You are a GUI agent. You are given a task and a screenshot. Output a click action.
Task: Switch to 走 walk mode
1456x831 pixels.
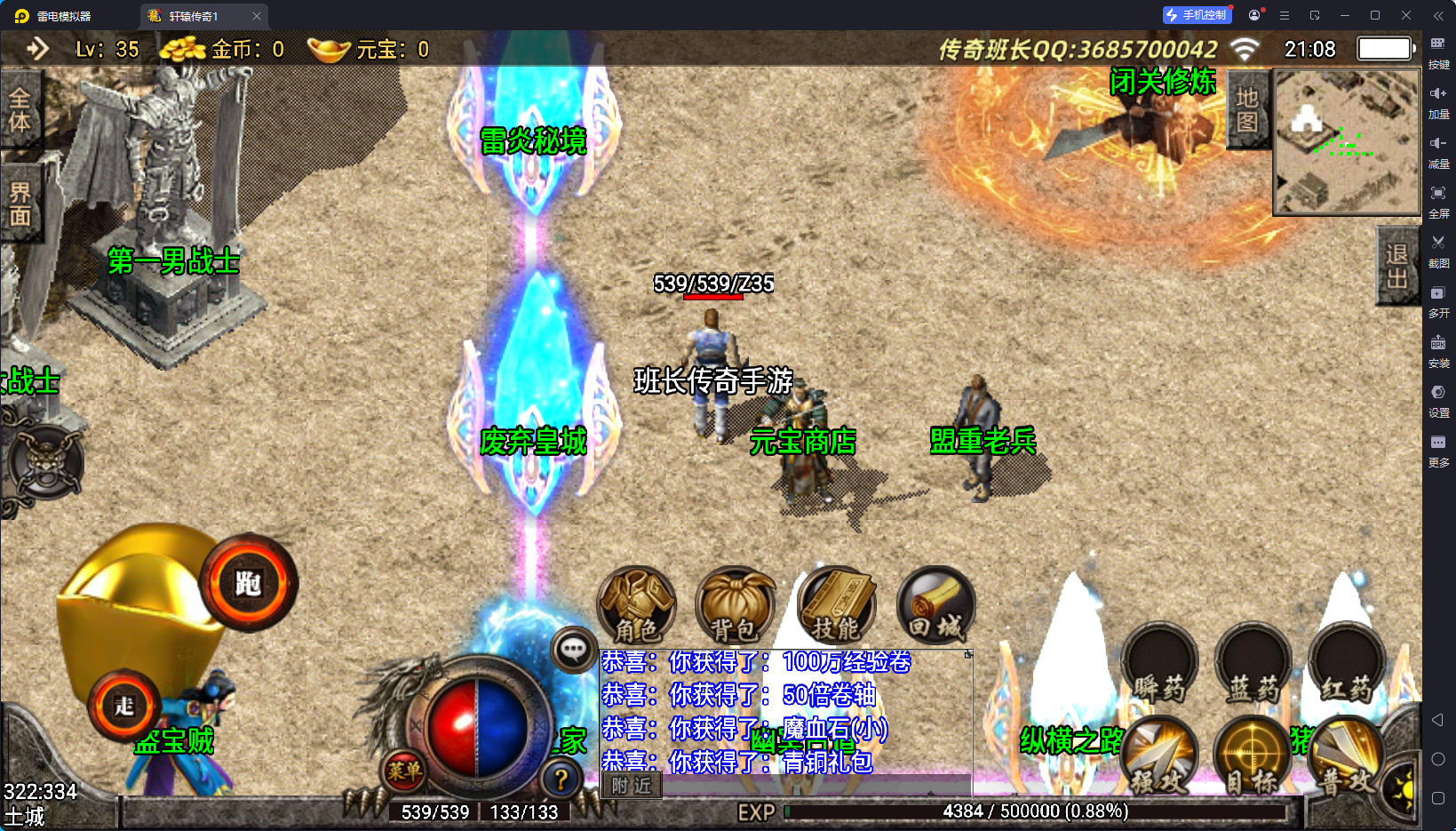point(124,706)
